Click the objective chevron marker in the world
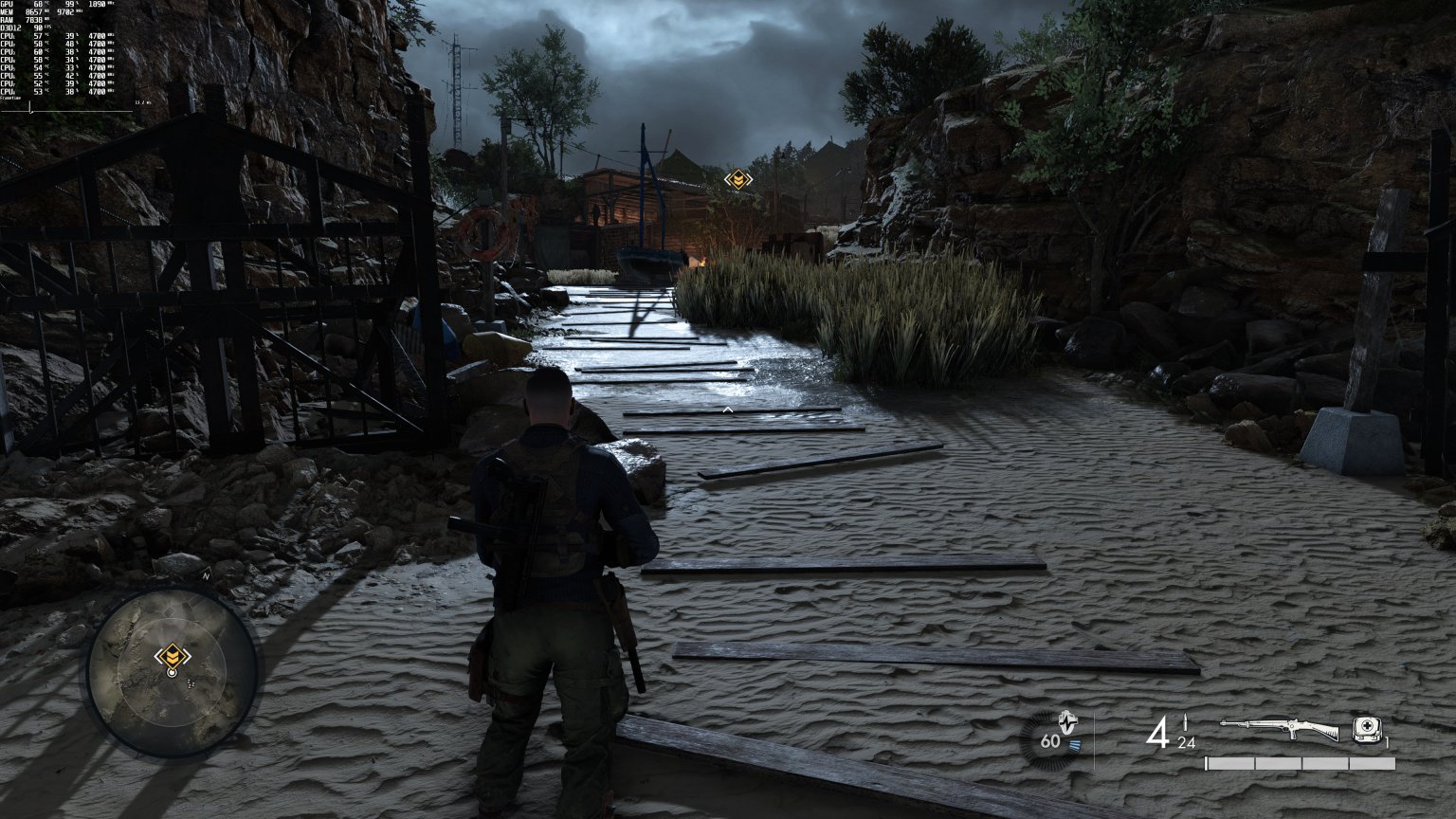This screenshot has width=1456, height=819. (x=737, y=179)
